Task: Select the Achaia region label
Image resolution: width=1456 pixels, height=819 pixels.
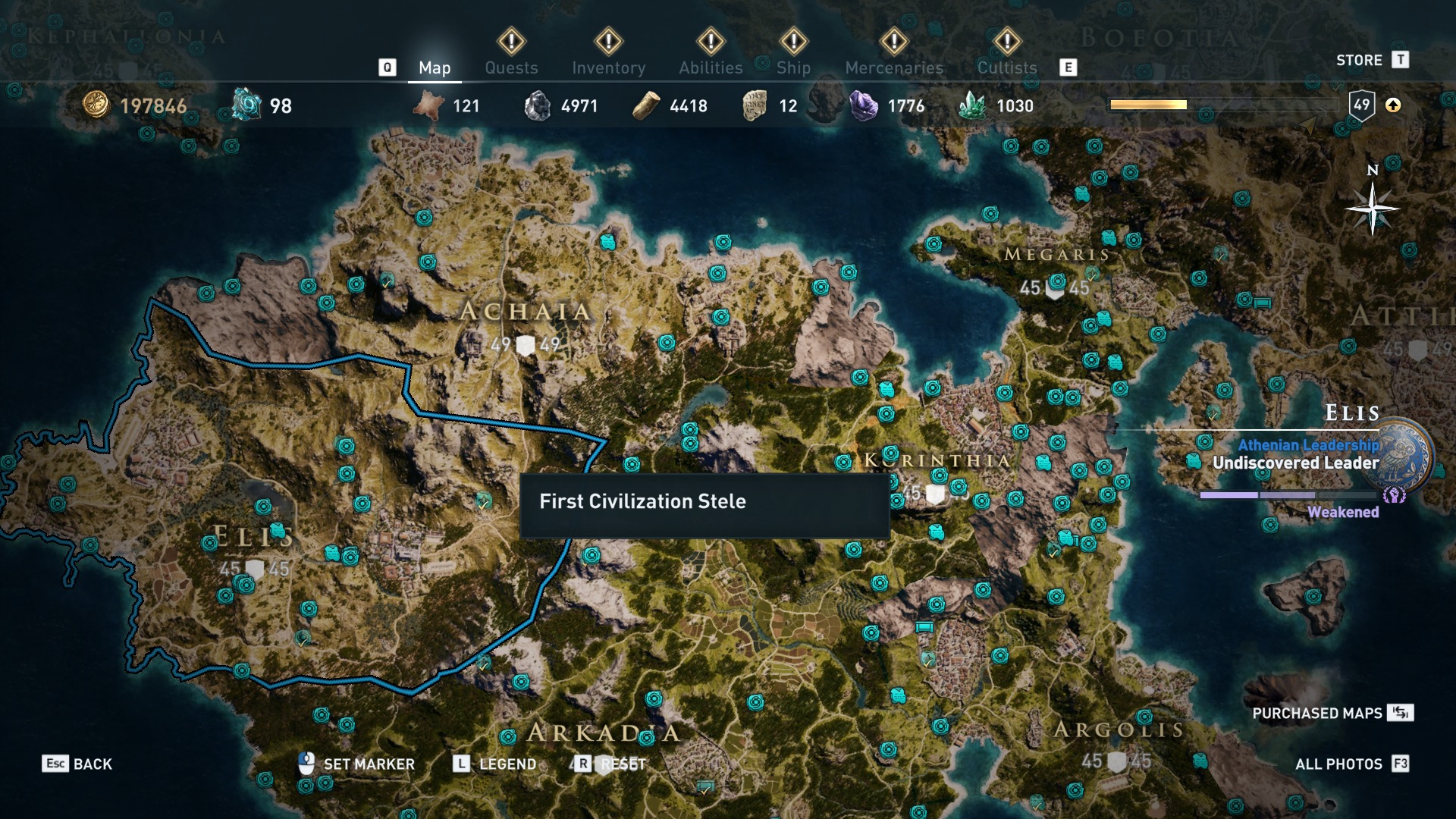Action: point(526,311)
